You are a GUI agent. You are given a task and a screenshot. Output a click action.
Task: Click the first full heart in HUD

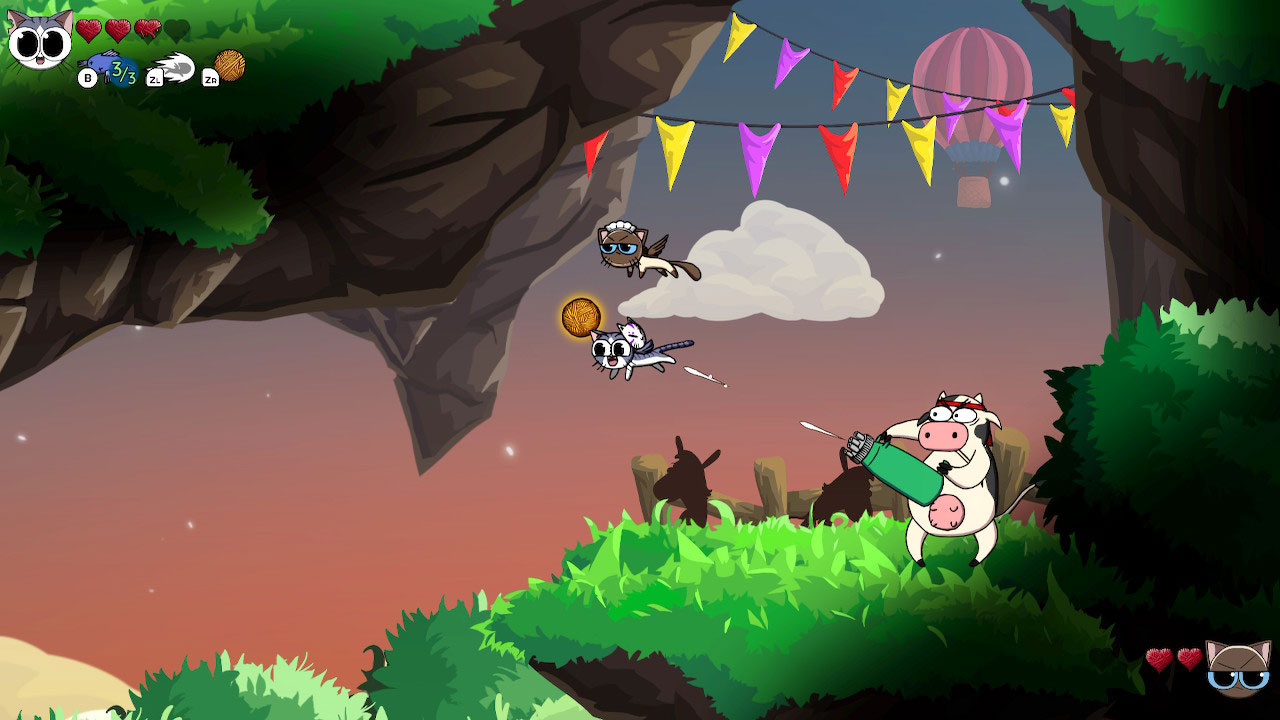88,30
